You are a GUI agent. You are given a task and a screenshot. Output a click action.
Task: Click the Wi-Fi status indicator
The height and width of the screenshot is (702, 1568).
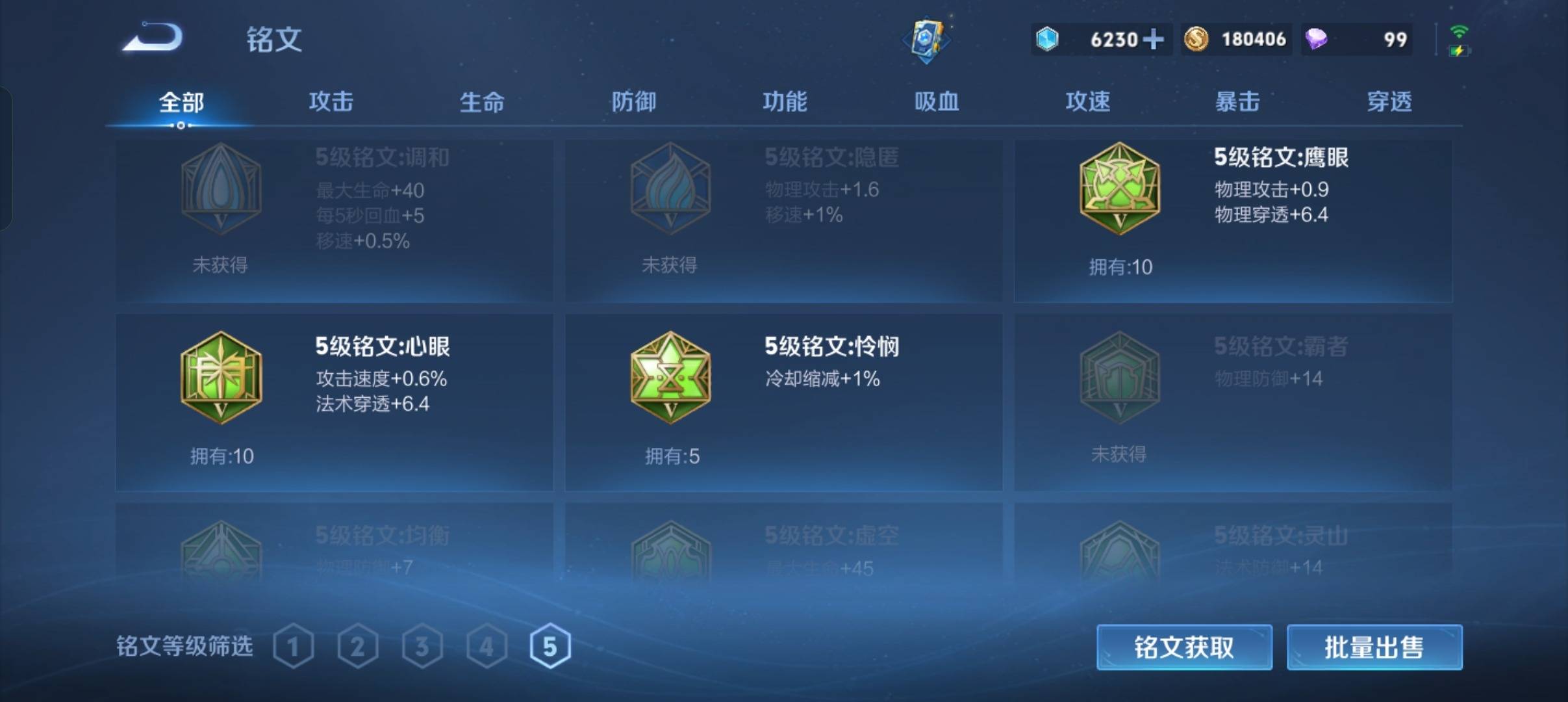click(x=1460, y=31)
